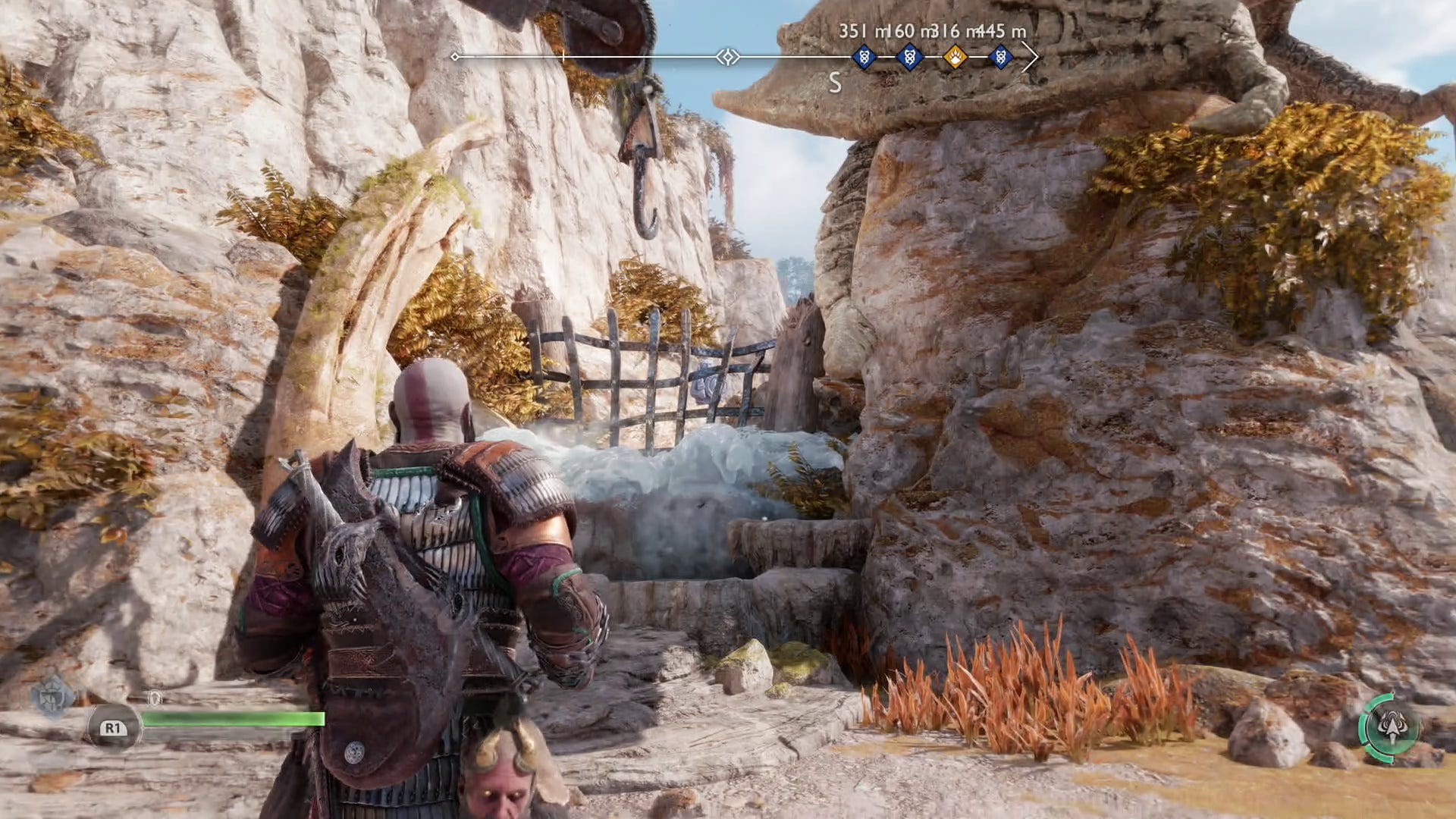This screenshot has width=1456, height=819.
Task: Click the shield emblem near the health bar
Action: [50, 698]
